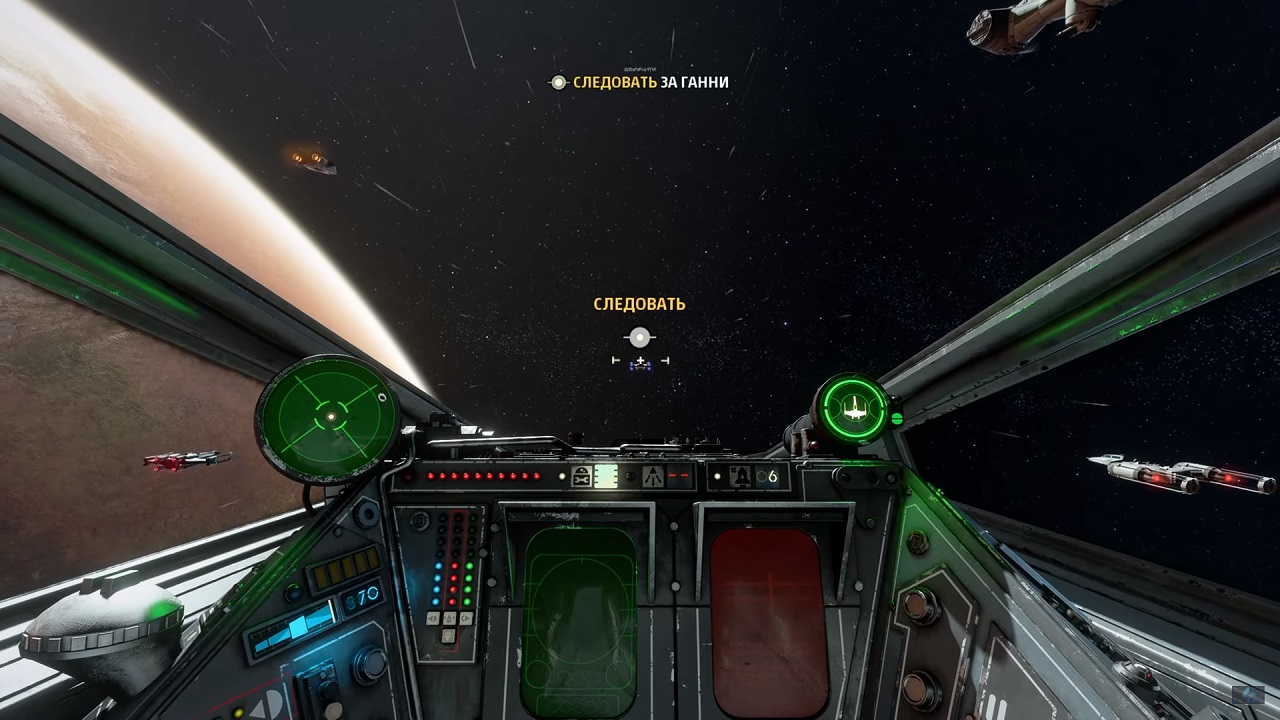
Task: Click the green ship status display
Action: click(x=854, y=408)
